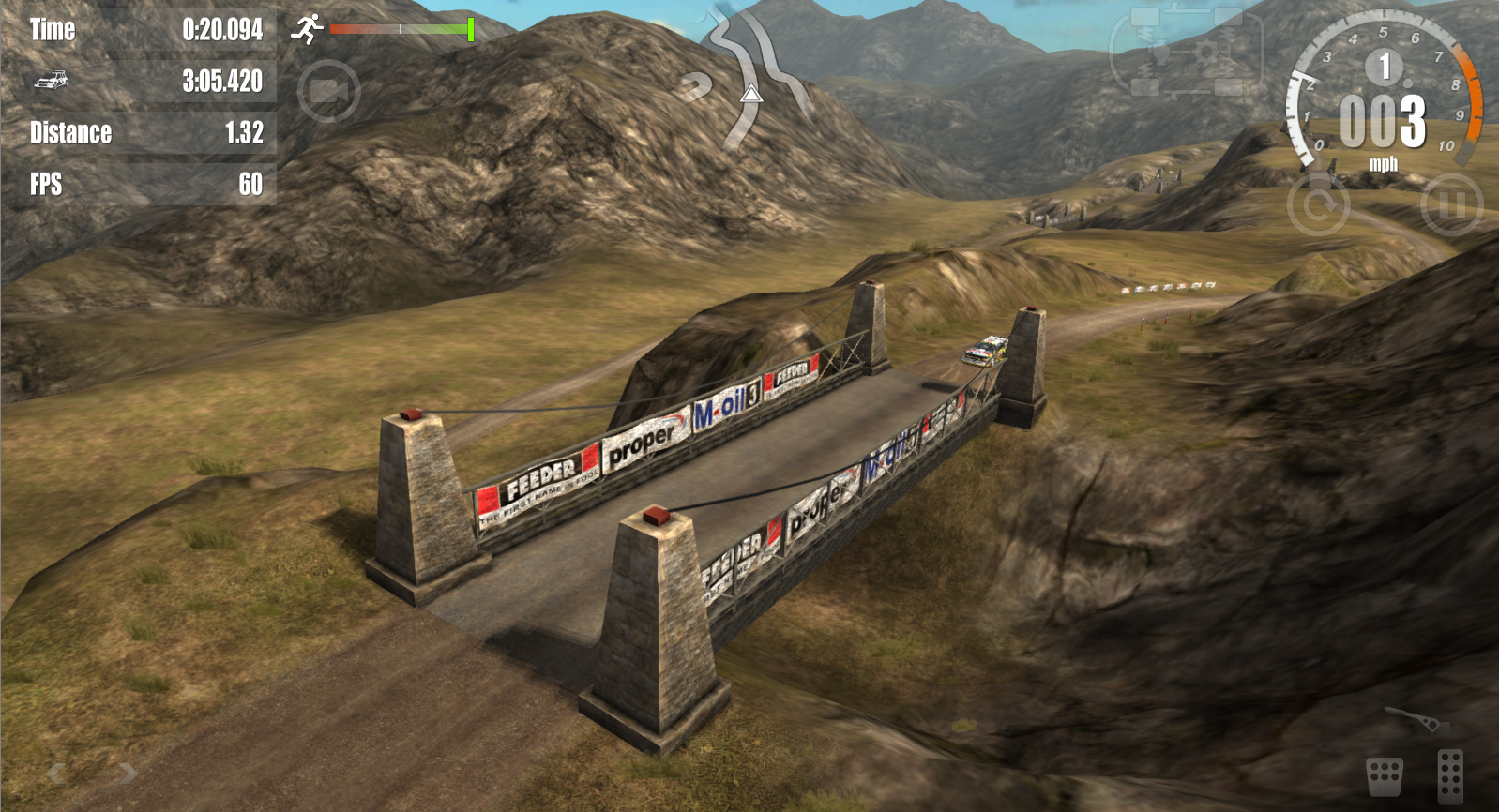Tap the tall accelerator pedal
The height and width of the screenshot is (812, 1499).
1450,775
